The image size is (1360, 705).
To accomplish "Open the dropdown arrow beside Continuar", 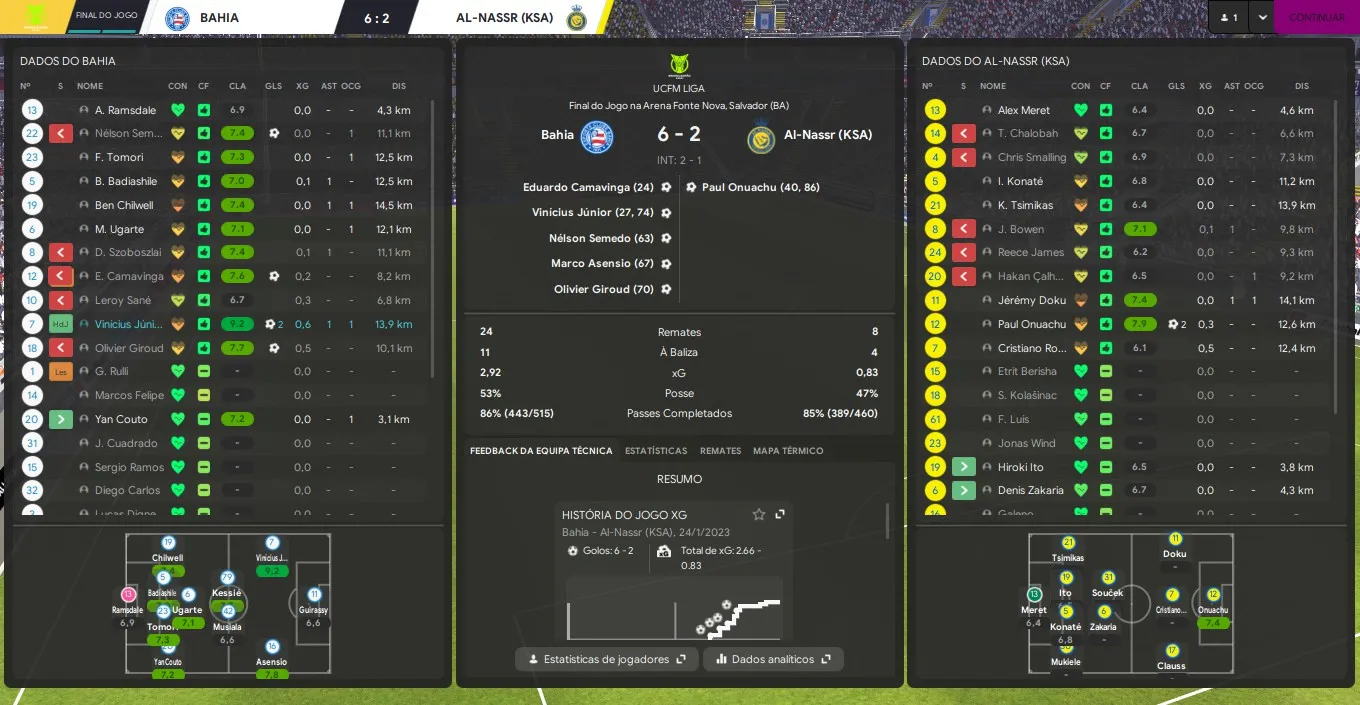I will (x=1261, y=17).
